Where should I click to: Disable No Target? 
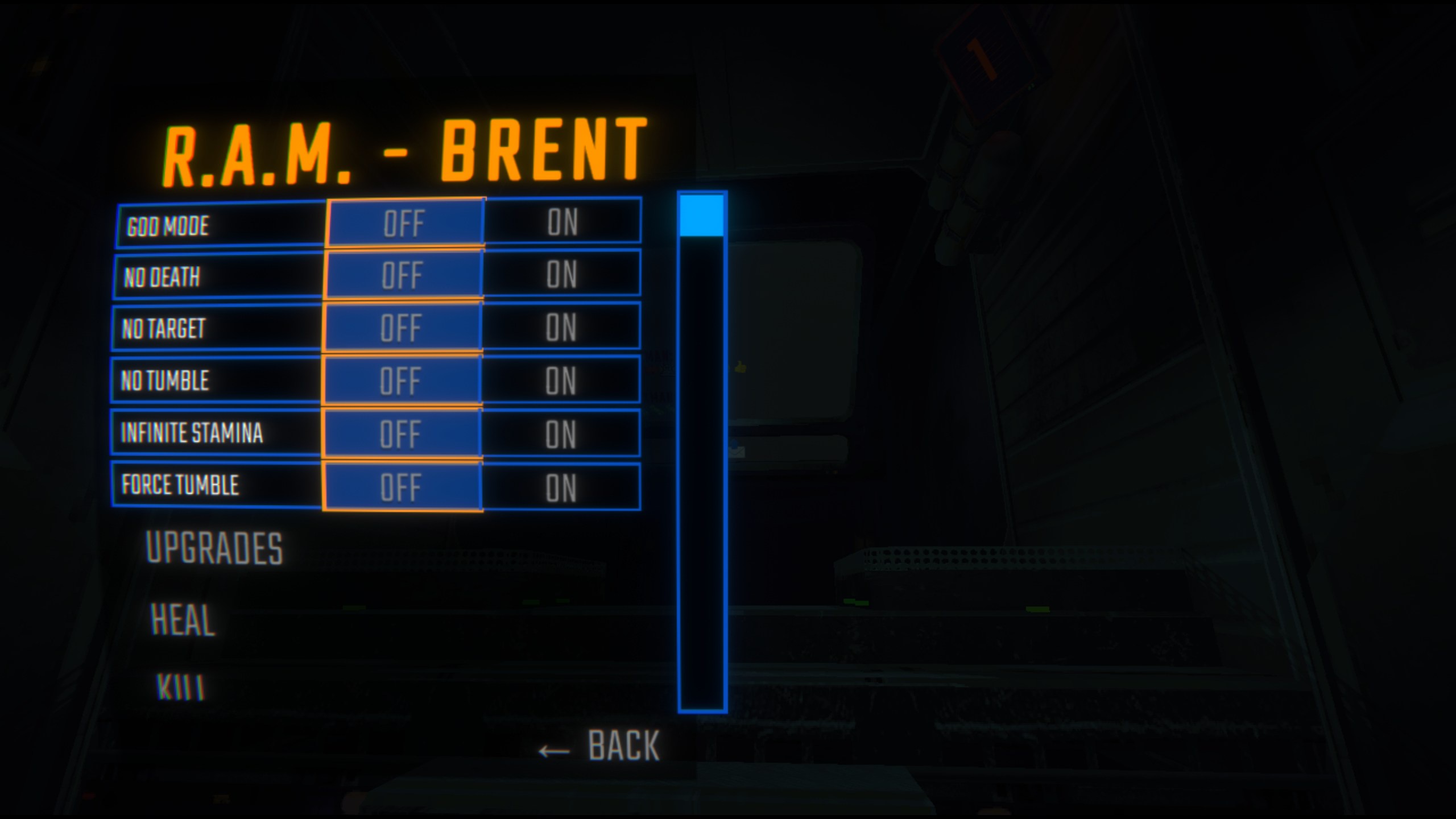(x=405, y=329)
